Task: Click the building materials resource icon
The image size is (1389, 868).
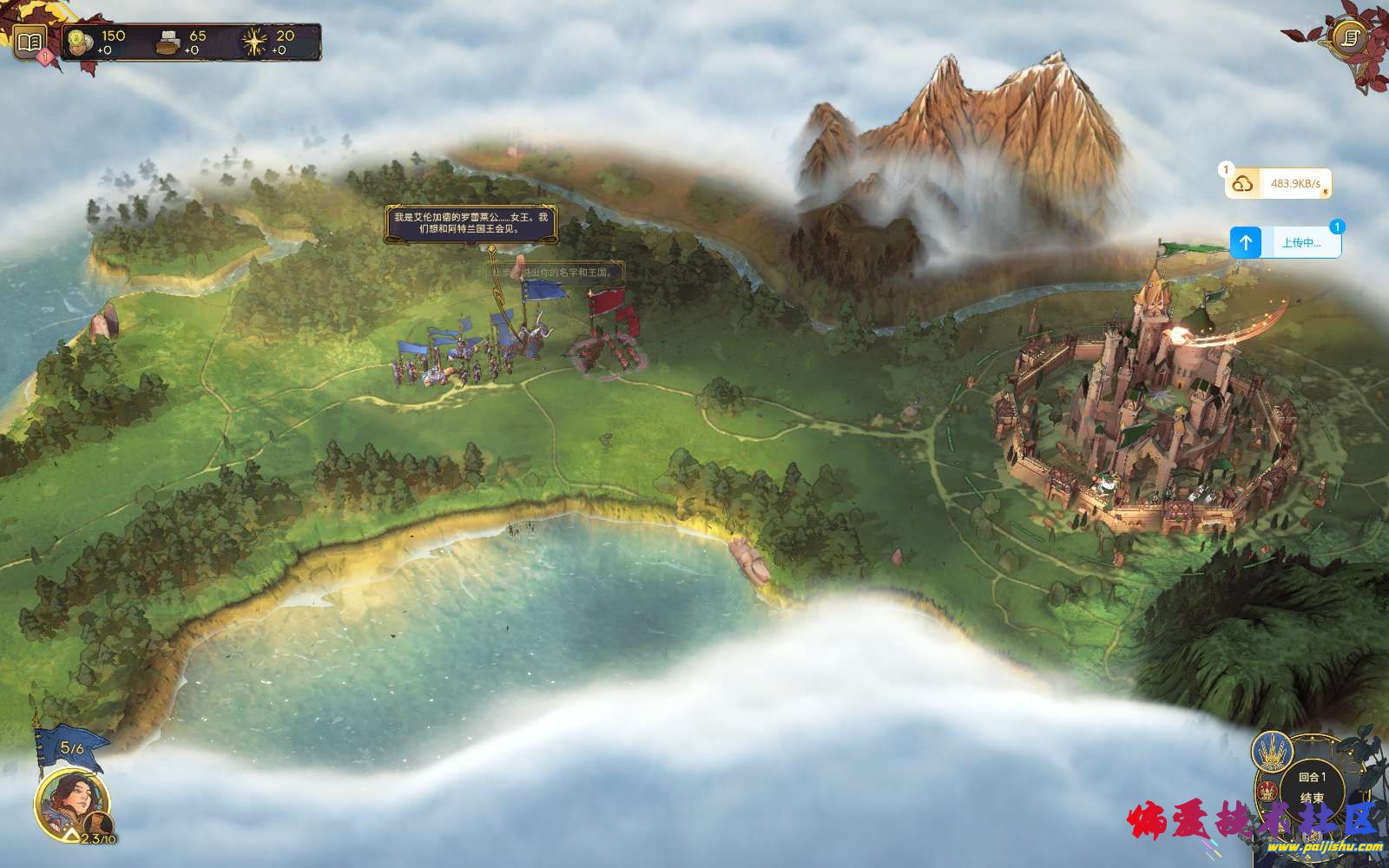Action: click(169, 42)
